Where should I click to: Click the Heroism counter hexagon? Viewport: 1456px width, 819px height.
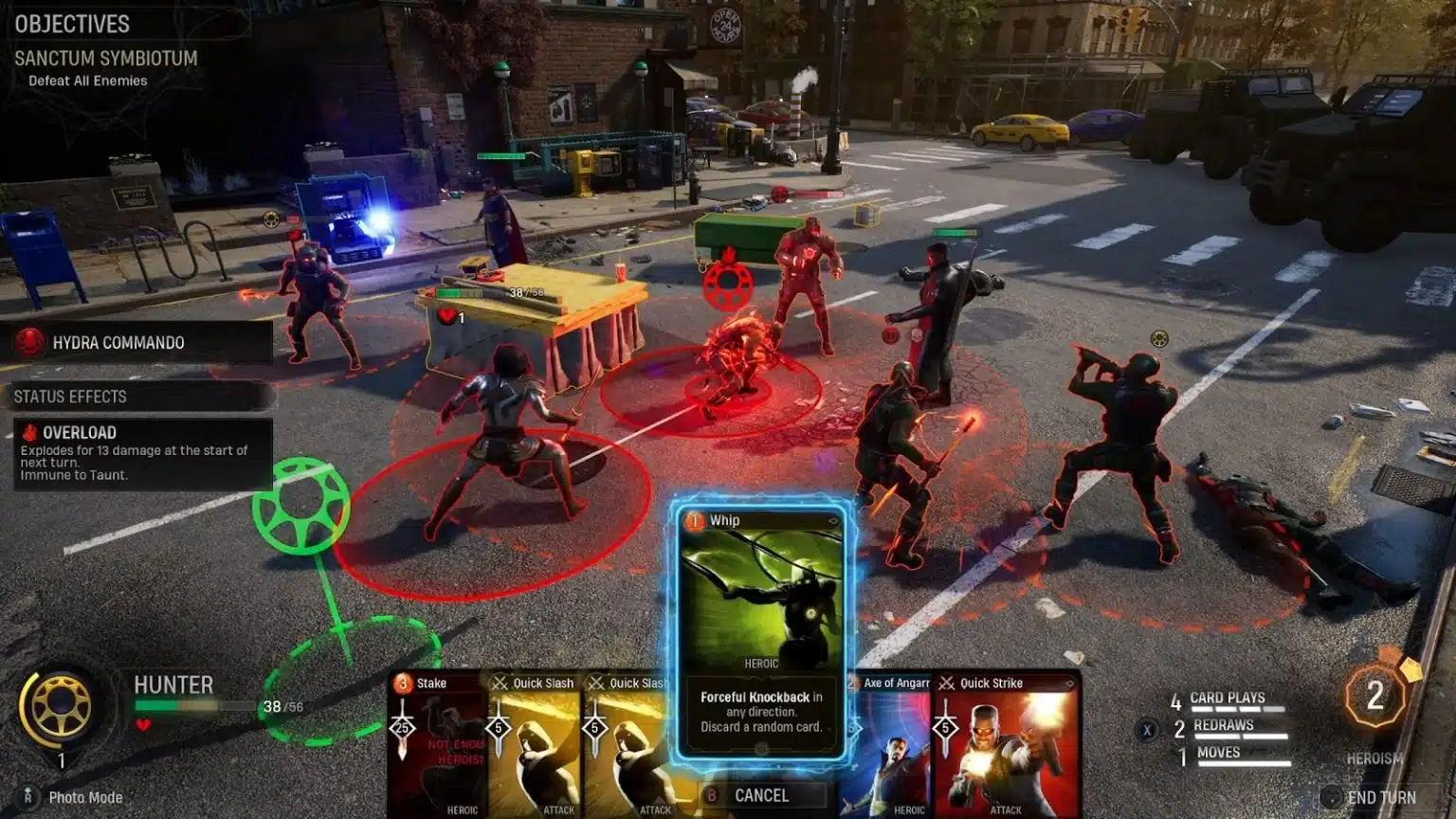pos(1374,698)
